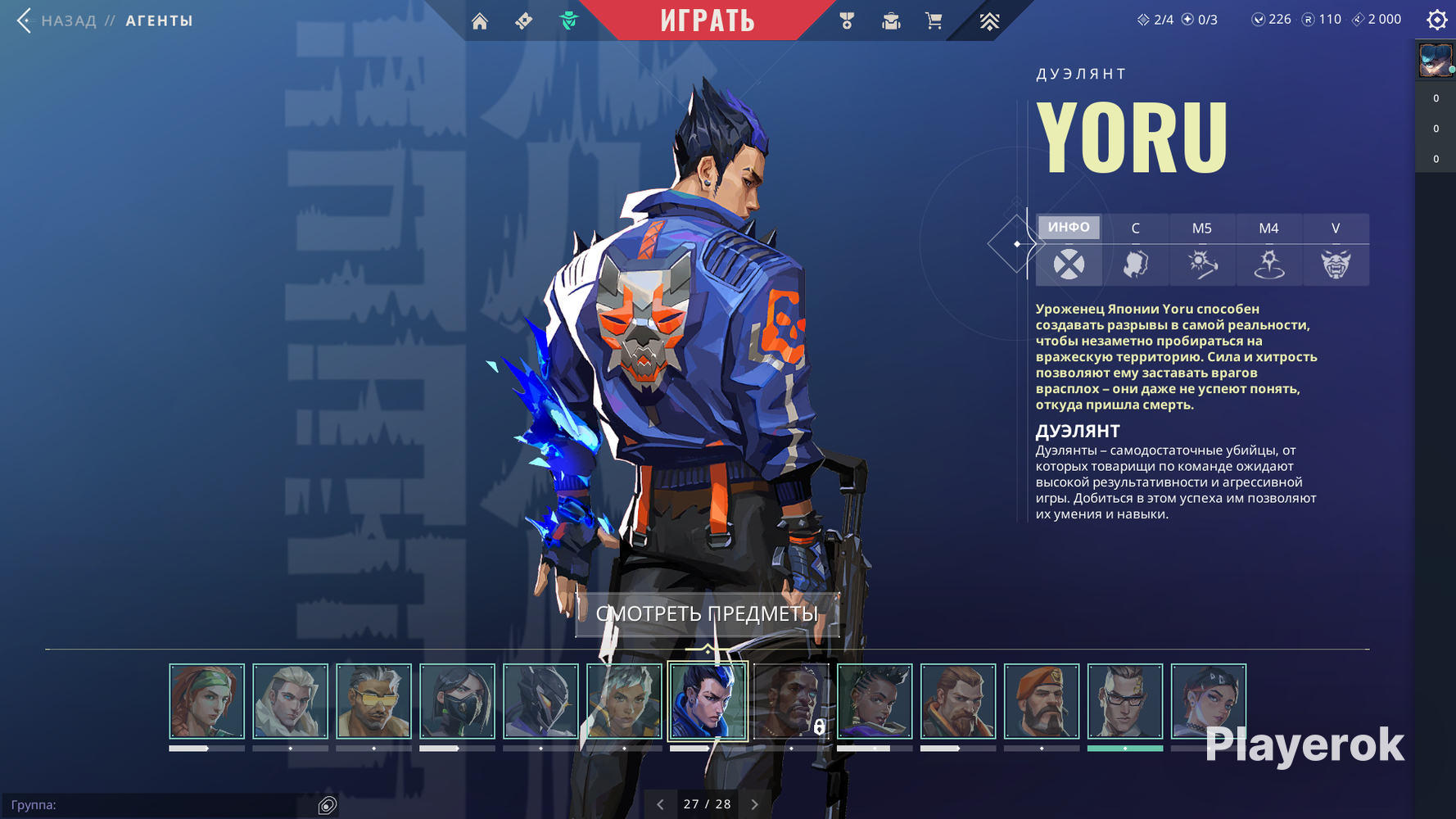Select the locked agent portrait
The image size is (1456, 819).
point(791,701)
